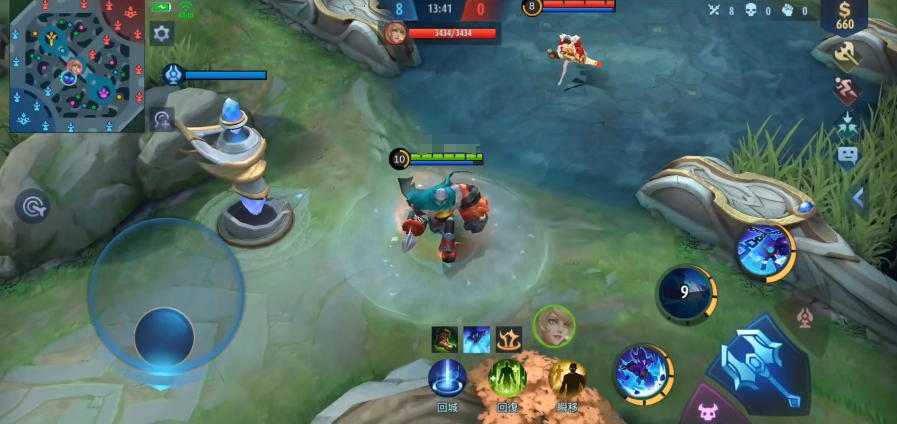The width and height of the screenshot is (897, 424).
Task: Tap the skill showing a 9 cooldown
Action: [x=685, y=294]
